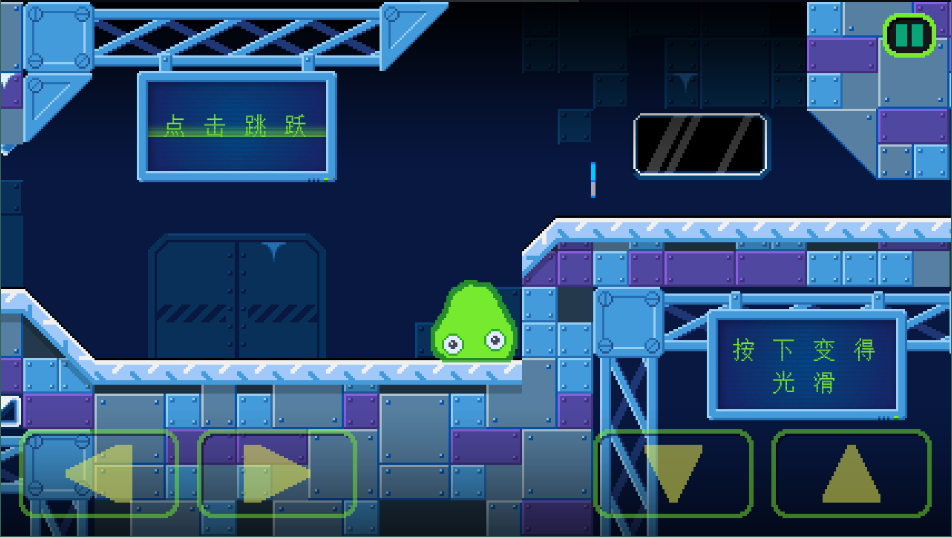This screenshot has width=952, height=537.
Task: Tap the right arrow move button
Action: (x=277, y=473)
